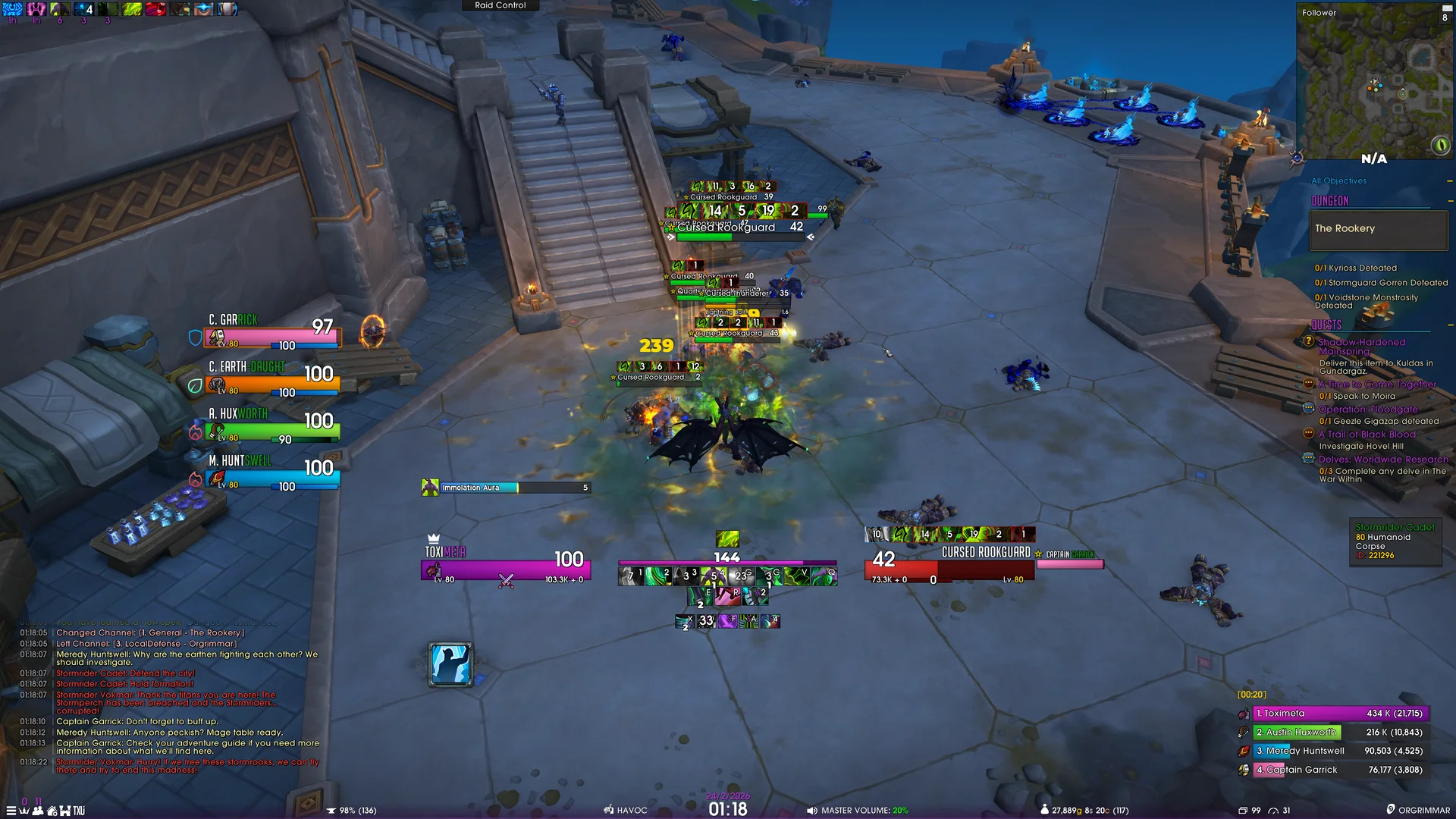Image resolution: width=1456 pixels, height=819 pixels.
Task: Open the Havoc specialization menu
Action: 626,811
